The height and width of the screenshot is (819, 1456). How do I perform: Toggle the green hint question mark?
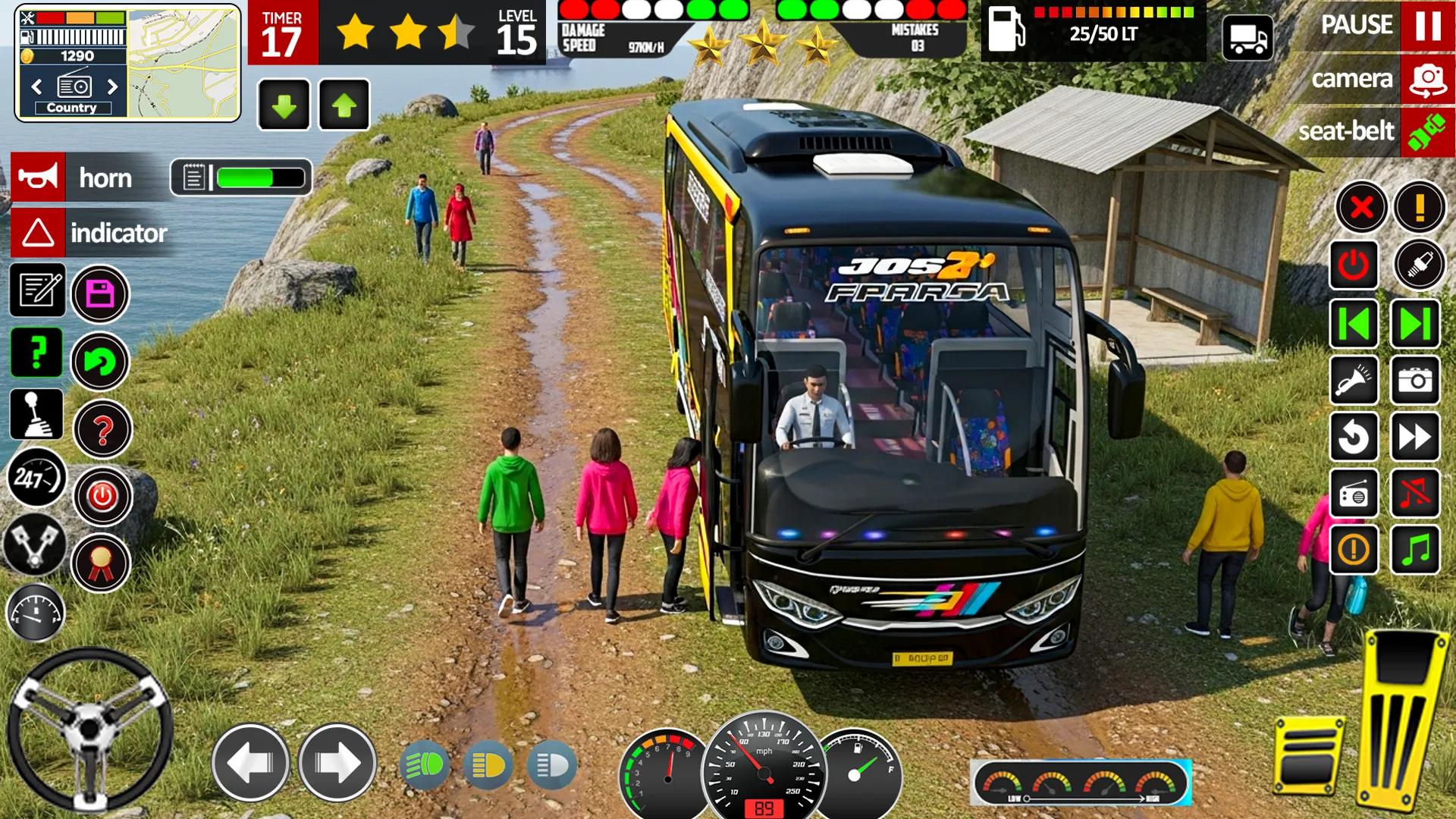coord(36,353)
